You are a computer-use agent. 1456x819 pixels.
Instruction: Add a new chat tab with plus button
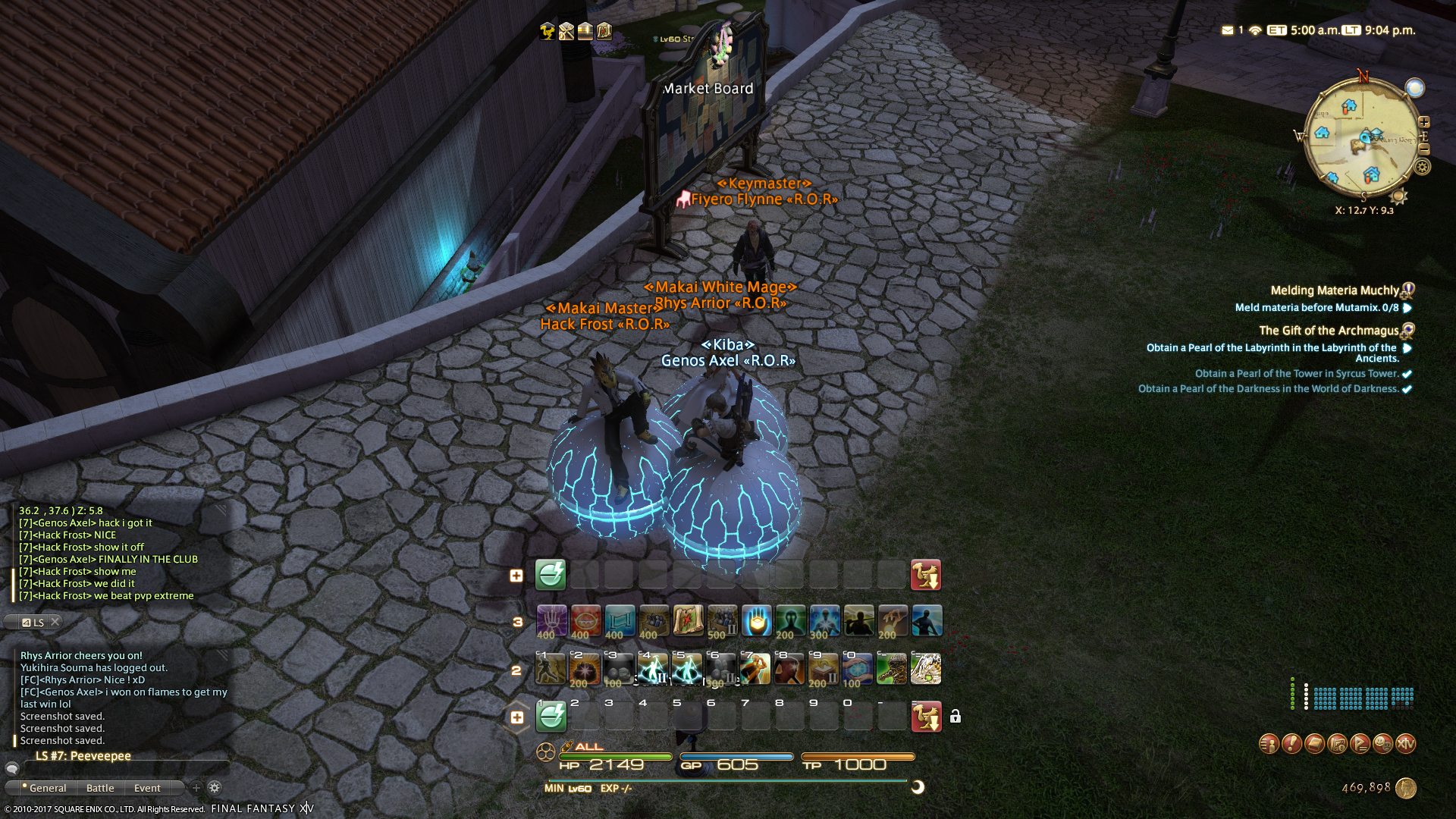click(x=196, y=788)
